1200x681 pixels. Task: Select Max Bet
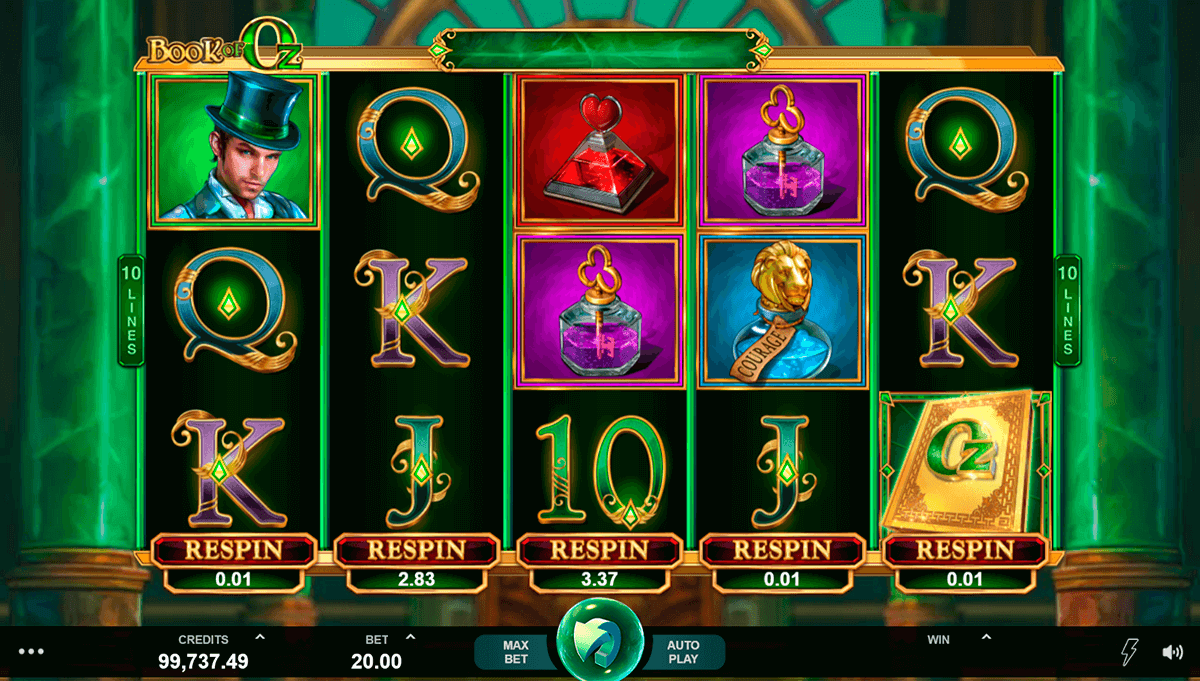coord(515,652)
